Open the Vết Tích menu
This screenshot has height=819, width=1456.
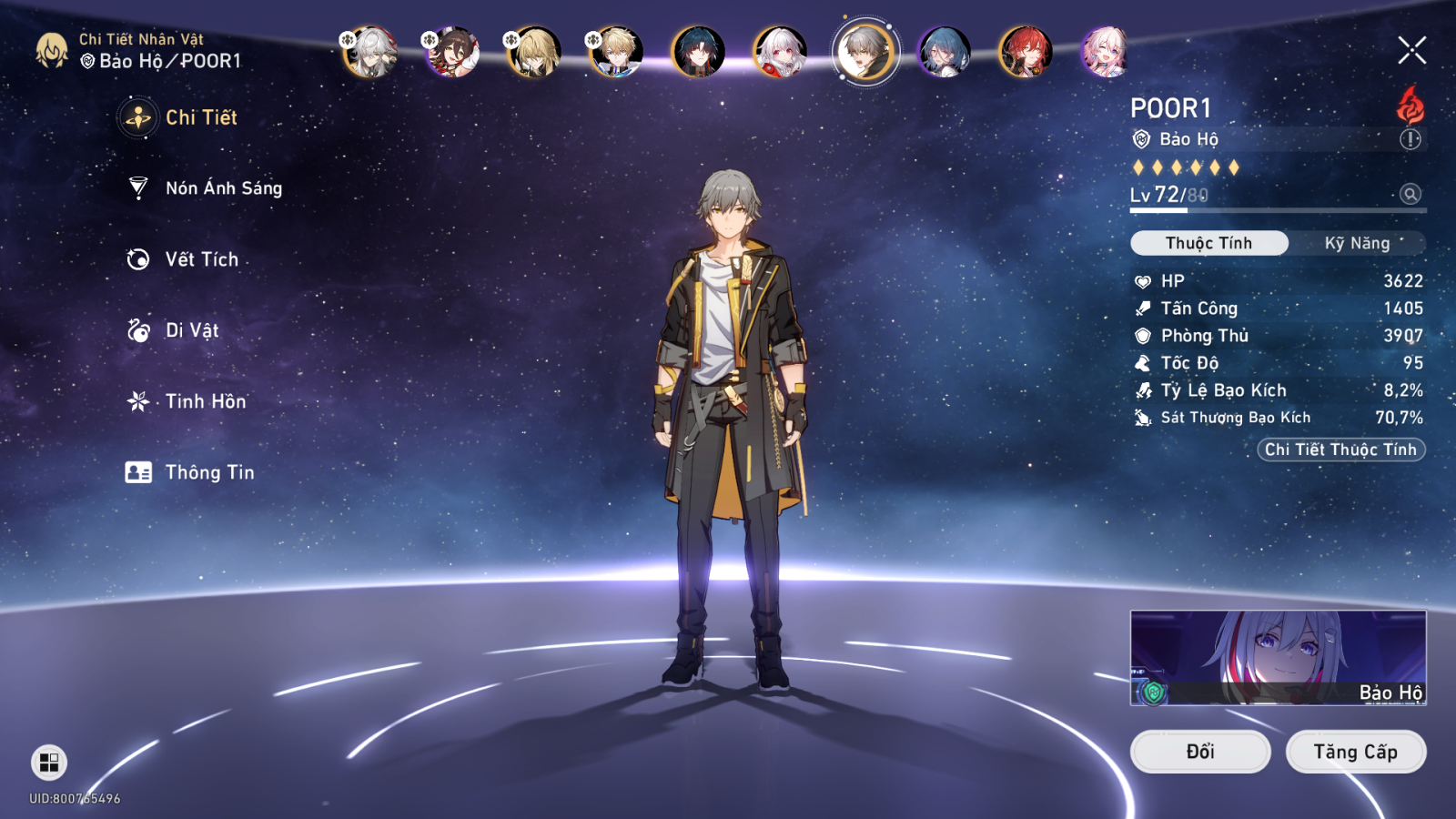tap(201, 259)
